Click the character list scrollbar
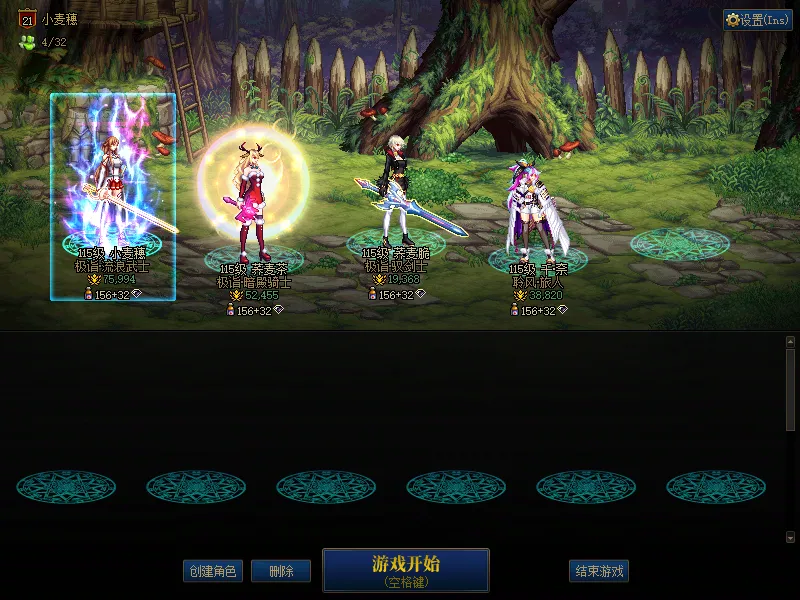 click(790, 390)
